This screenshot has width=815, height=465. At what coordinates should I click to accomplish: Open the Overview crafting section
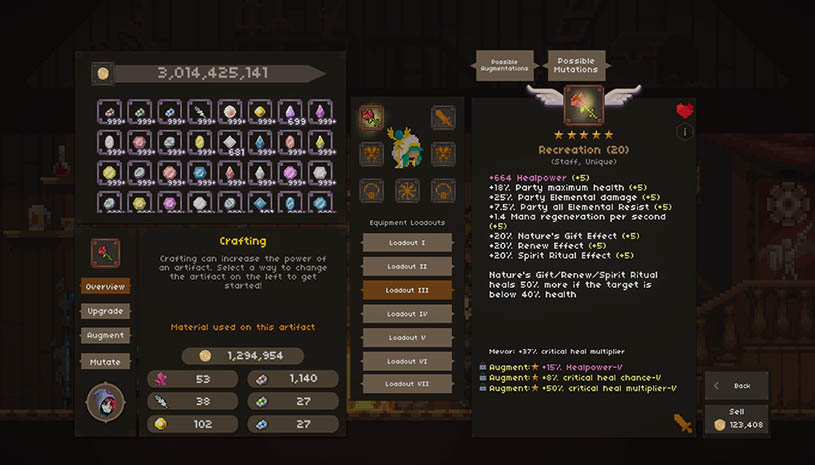(105, 287)
